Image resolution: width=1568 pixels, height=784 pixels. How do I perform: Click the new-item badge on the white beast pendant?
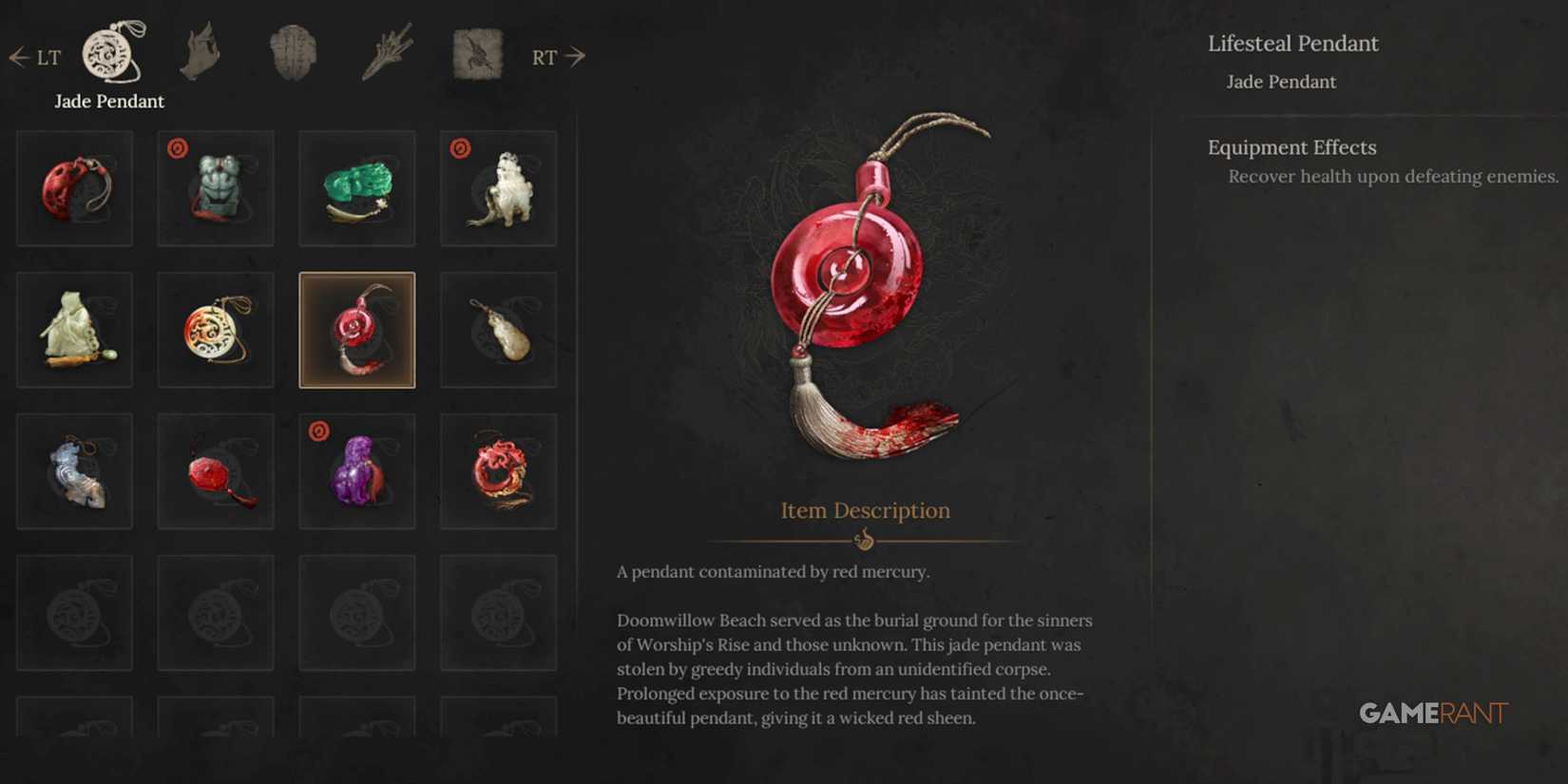[x=459, y=147]
